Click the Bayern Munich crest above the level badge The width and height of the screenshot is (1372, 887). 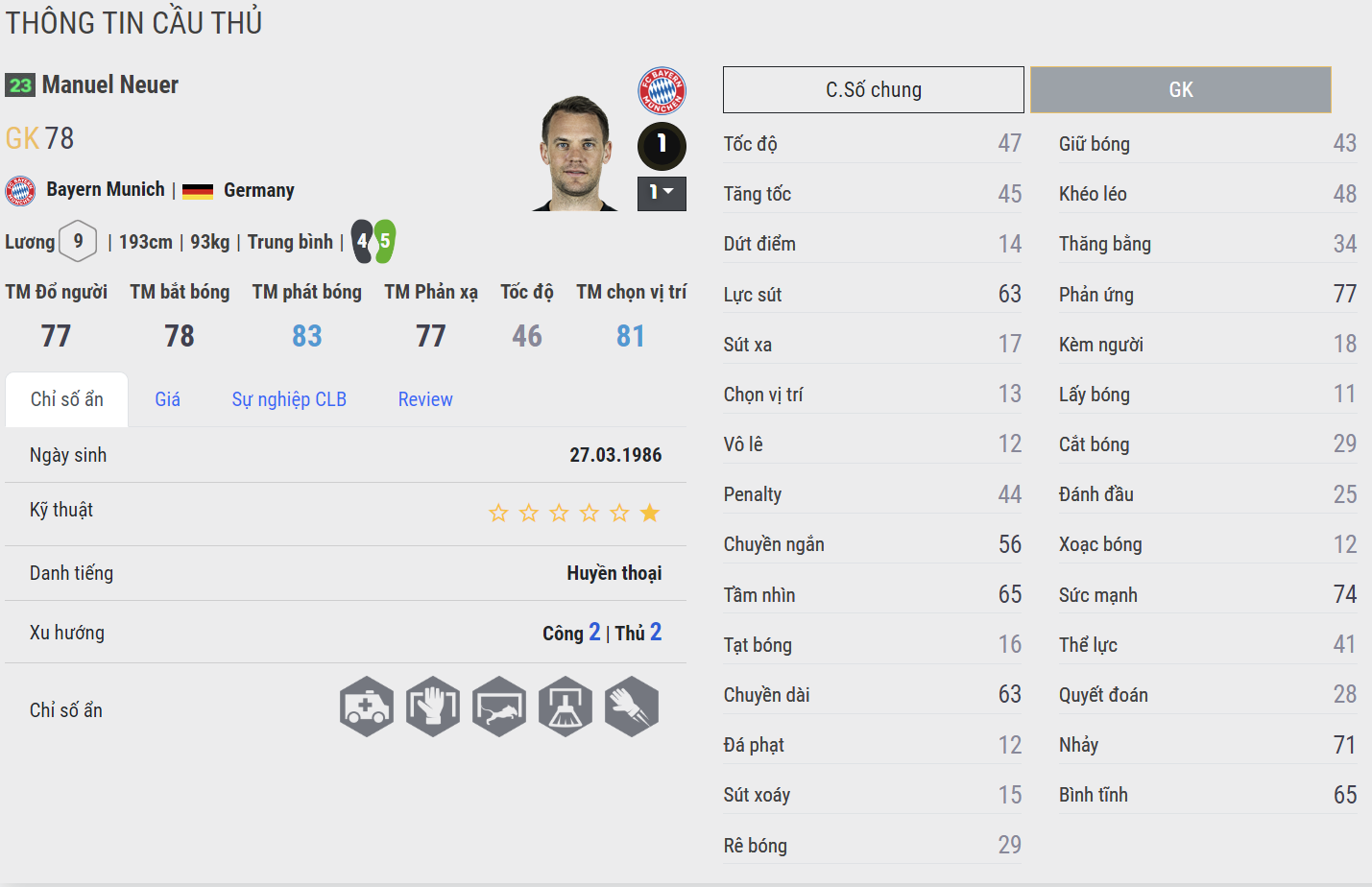click(662, 91)
